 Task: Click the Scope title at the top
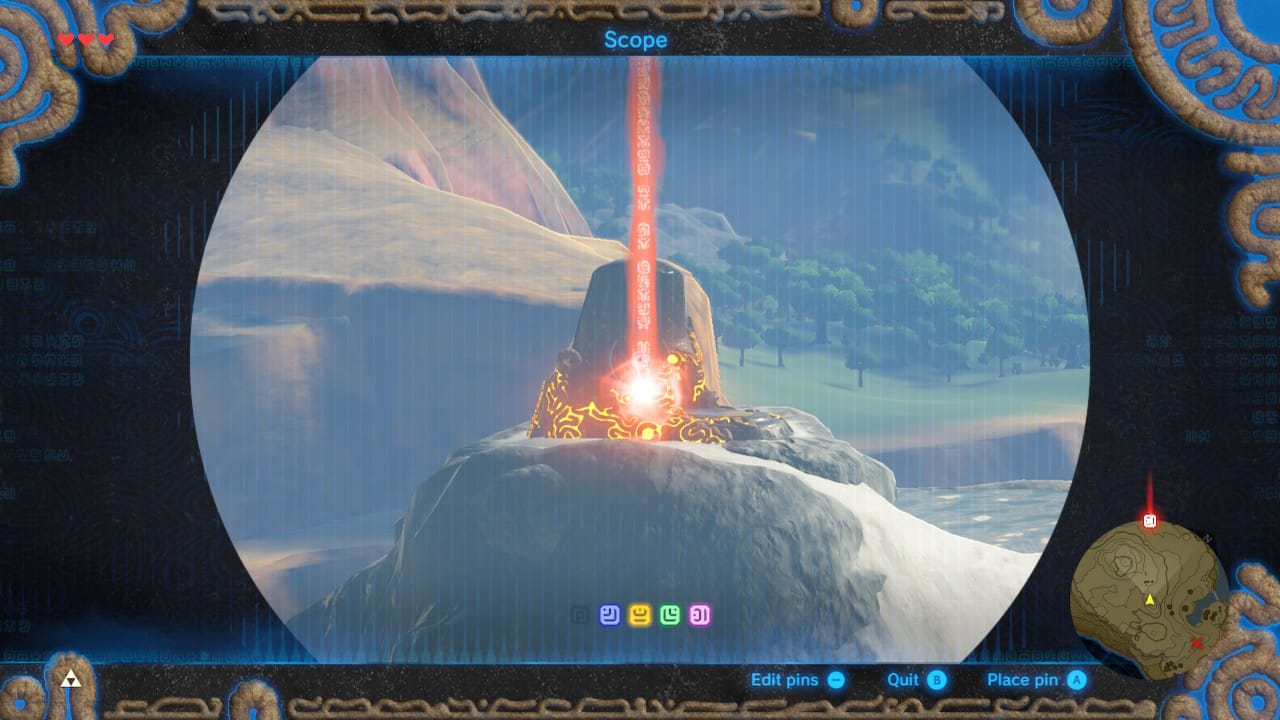(x=636, y=39)
